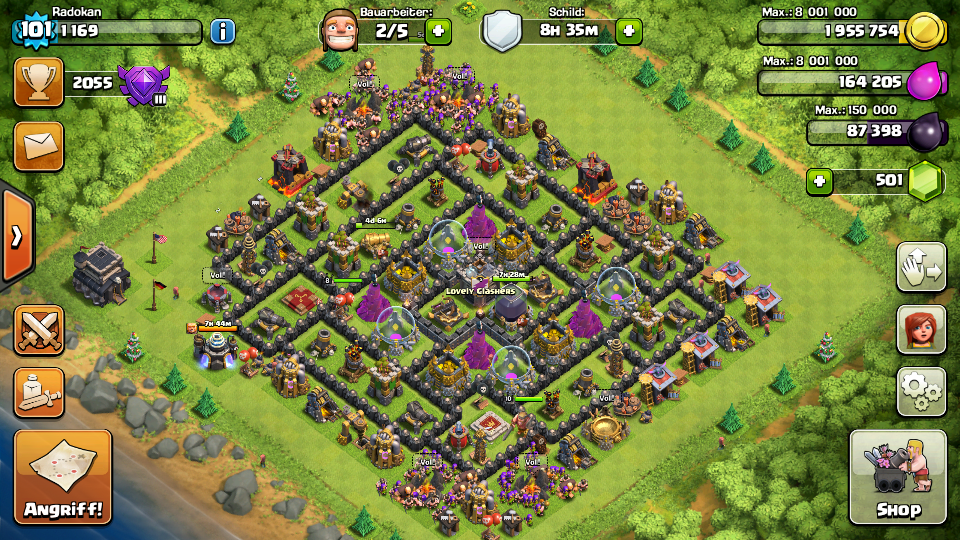
Task: Open the blue info button beside player name
Action: [222, 31]
